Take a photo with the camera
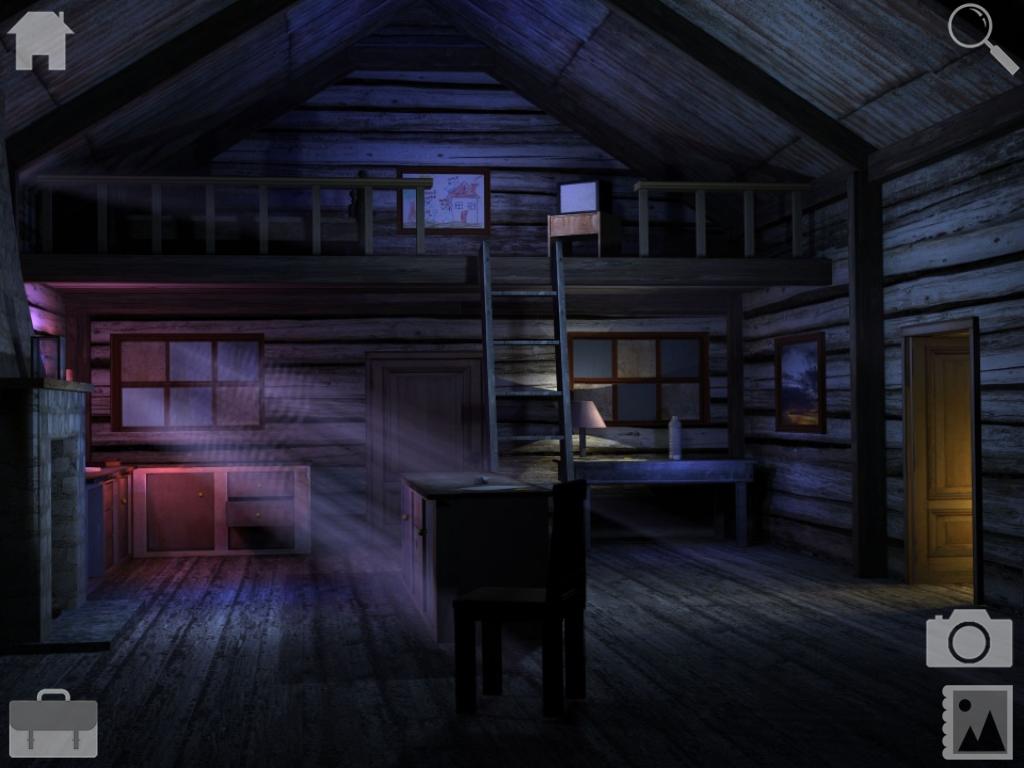The height and width of the screenshot is (768, 1024). click(x=968, y=638)
